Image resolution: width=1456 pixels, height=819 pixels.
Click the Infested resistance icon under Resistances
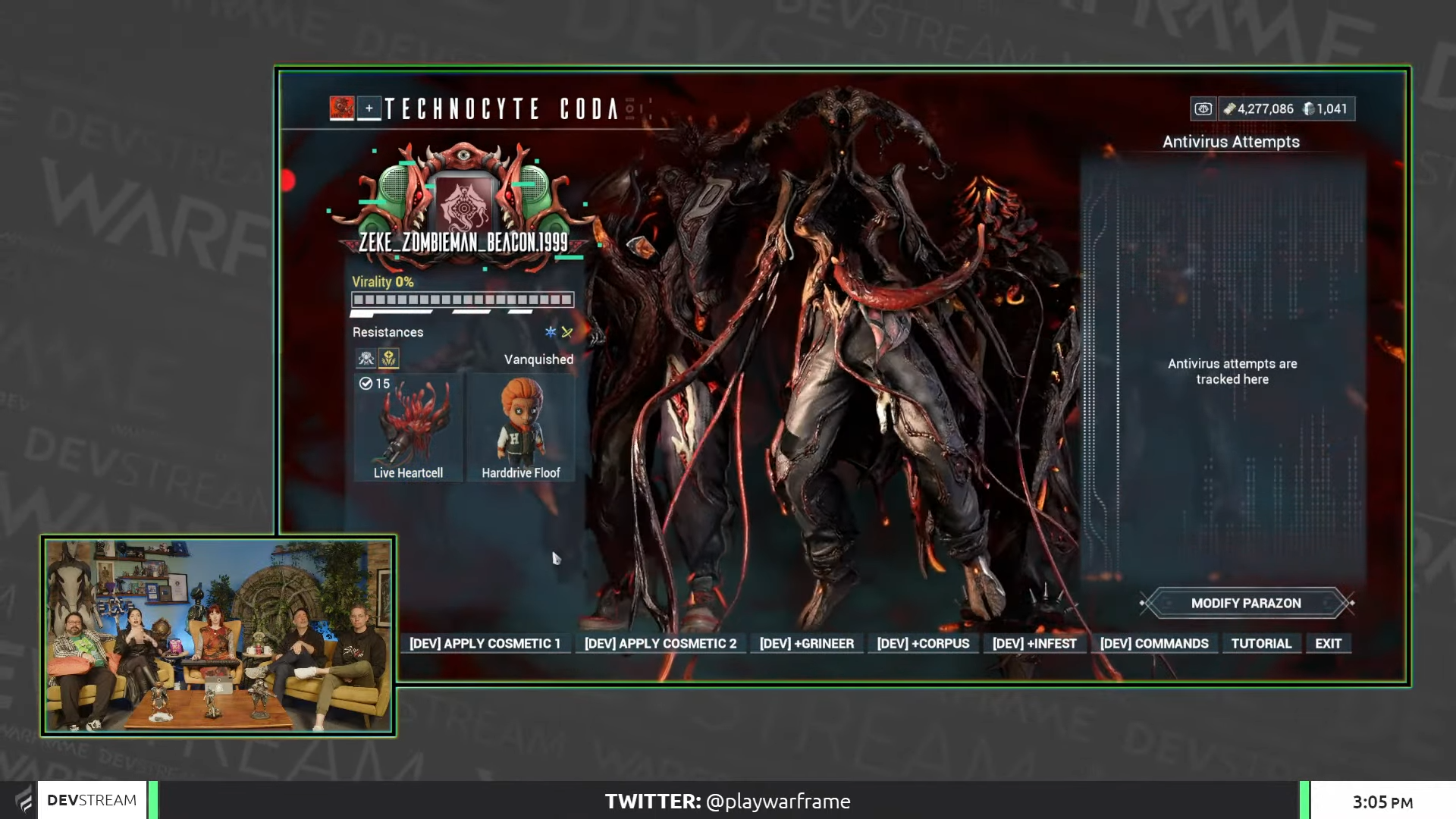click(366, 357)
